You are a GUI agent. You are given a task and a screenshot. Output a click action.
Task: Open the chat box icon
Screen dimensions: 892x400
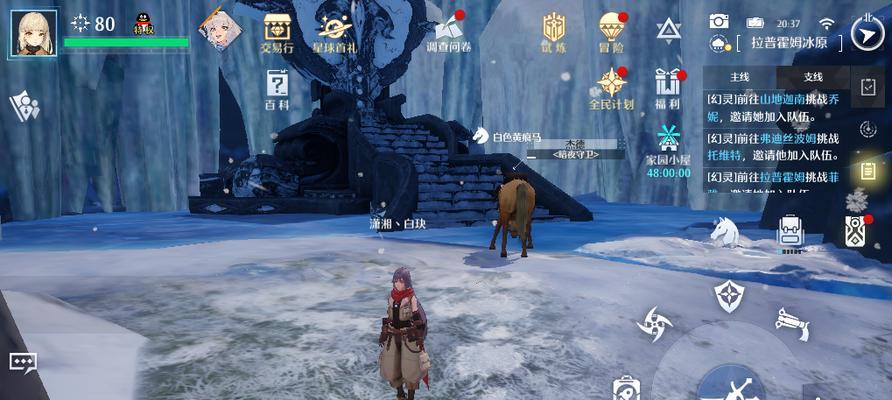point(22,362)
